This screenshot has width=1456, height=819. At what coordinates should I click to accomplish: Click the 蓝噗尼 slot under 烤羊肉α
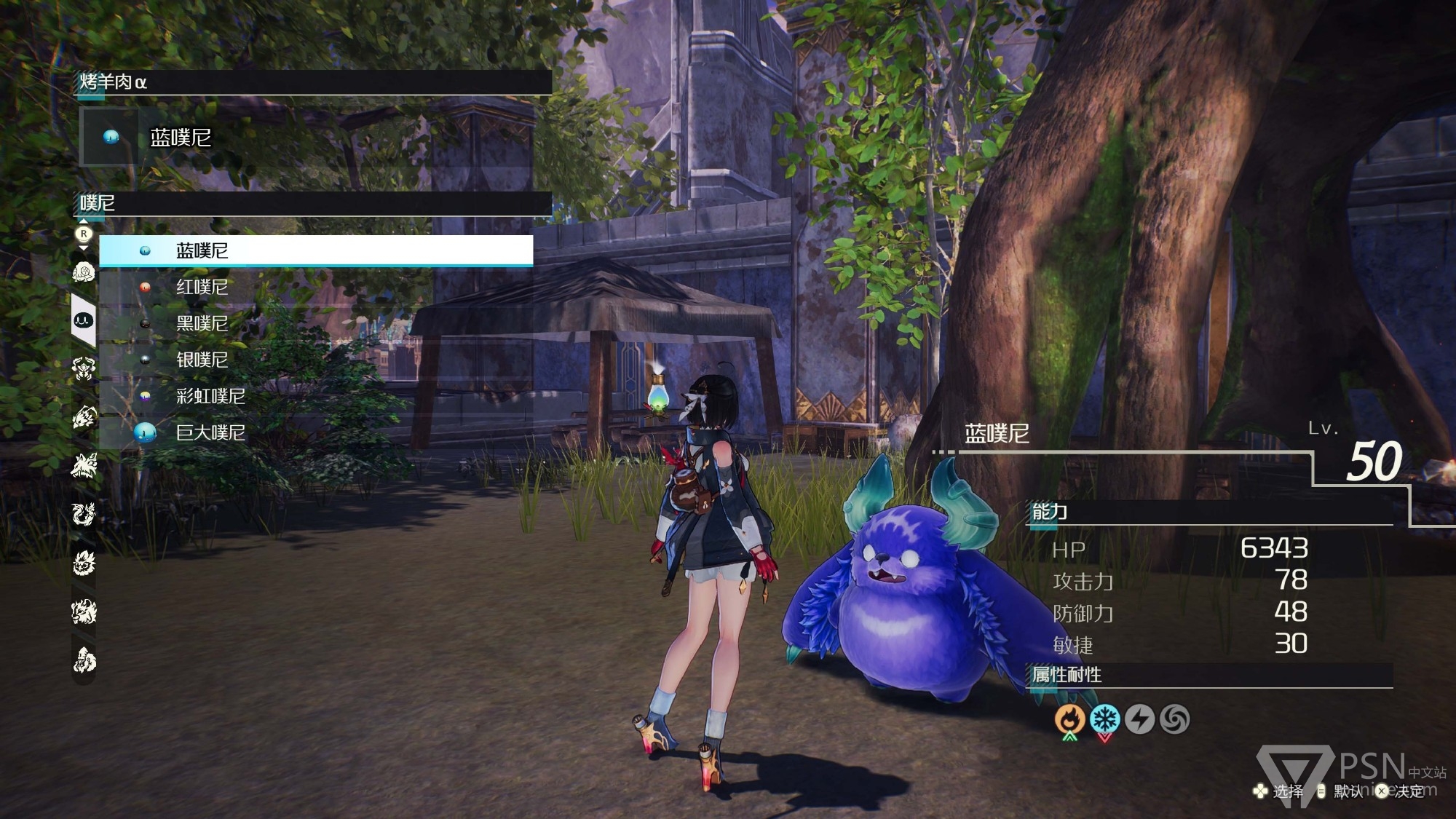click(x=306, y=138)
